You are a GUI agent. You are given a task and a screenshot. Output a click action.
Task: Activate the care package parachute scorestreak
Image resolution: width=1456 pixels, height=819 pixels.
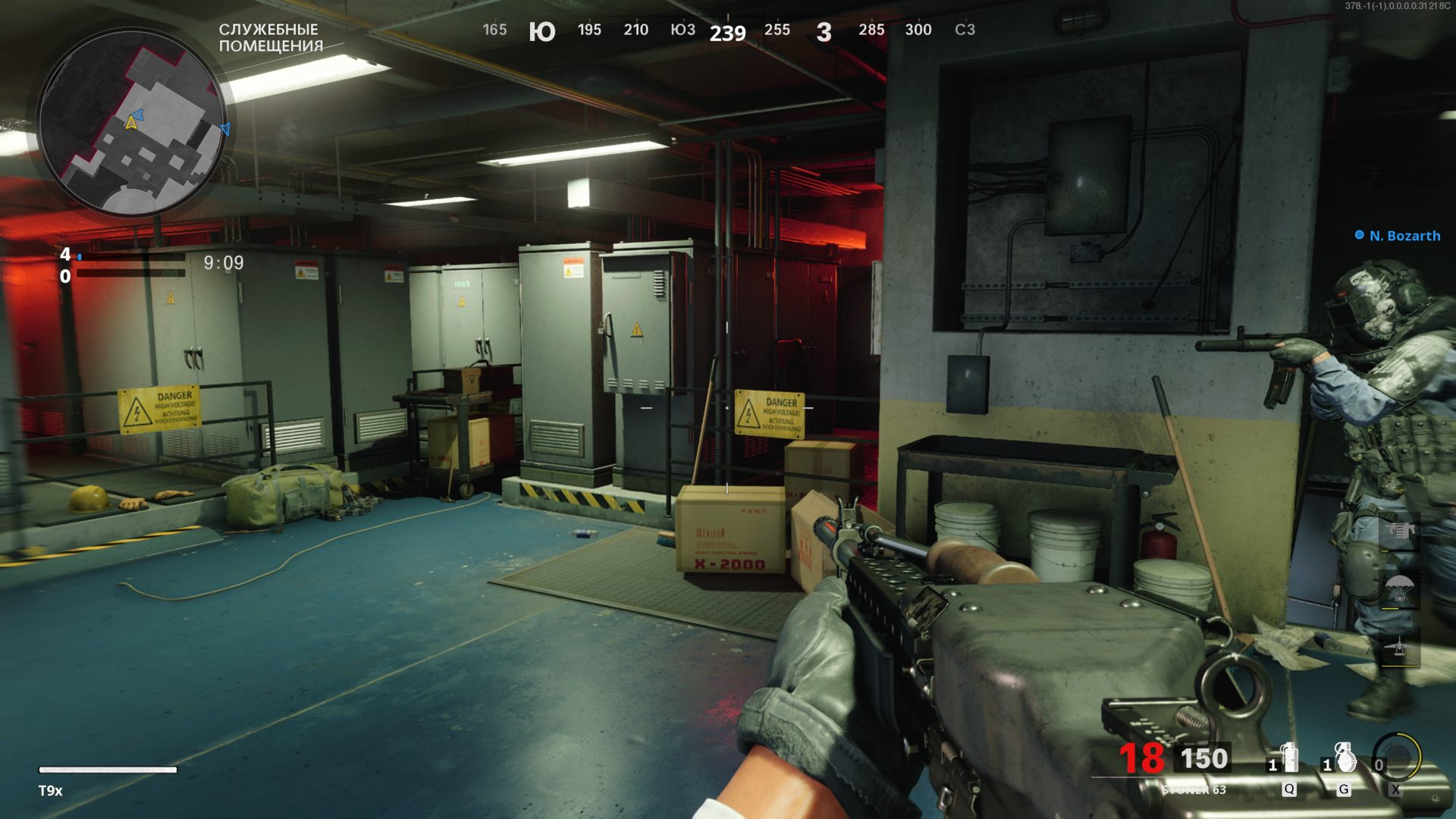click(1399, 590)
